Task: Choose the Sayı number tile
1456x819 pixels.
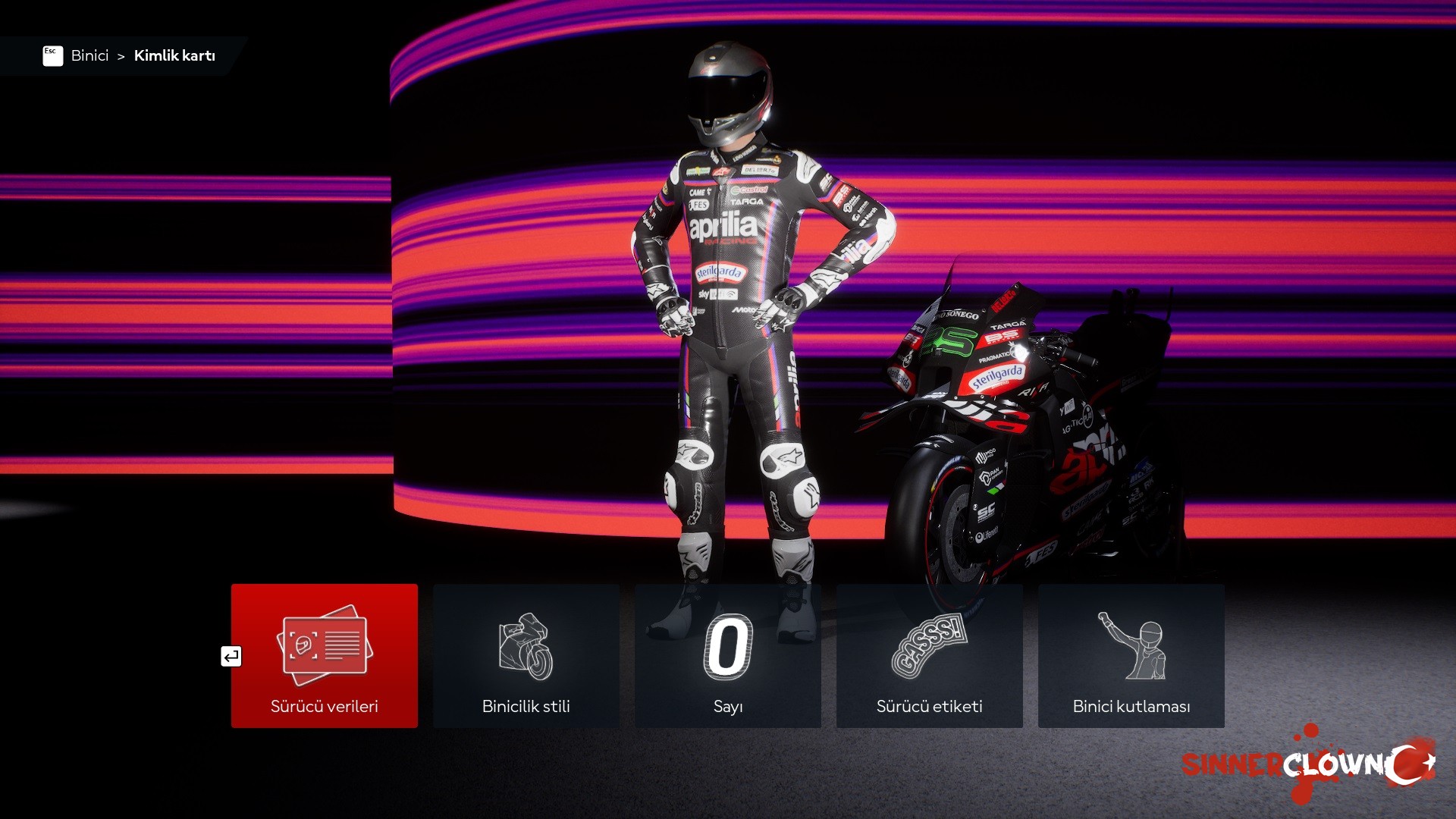Action: [727, 655]
